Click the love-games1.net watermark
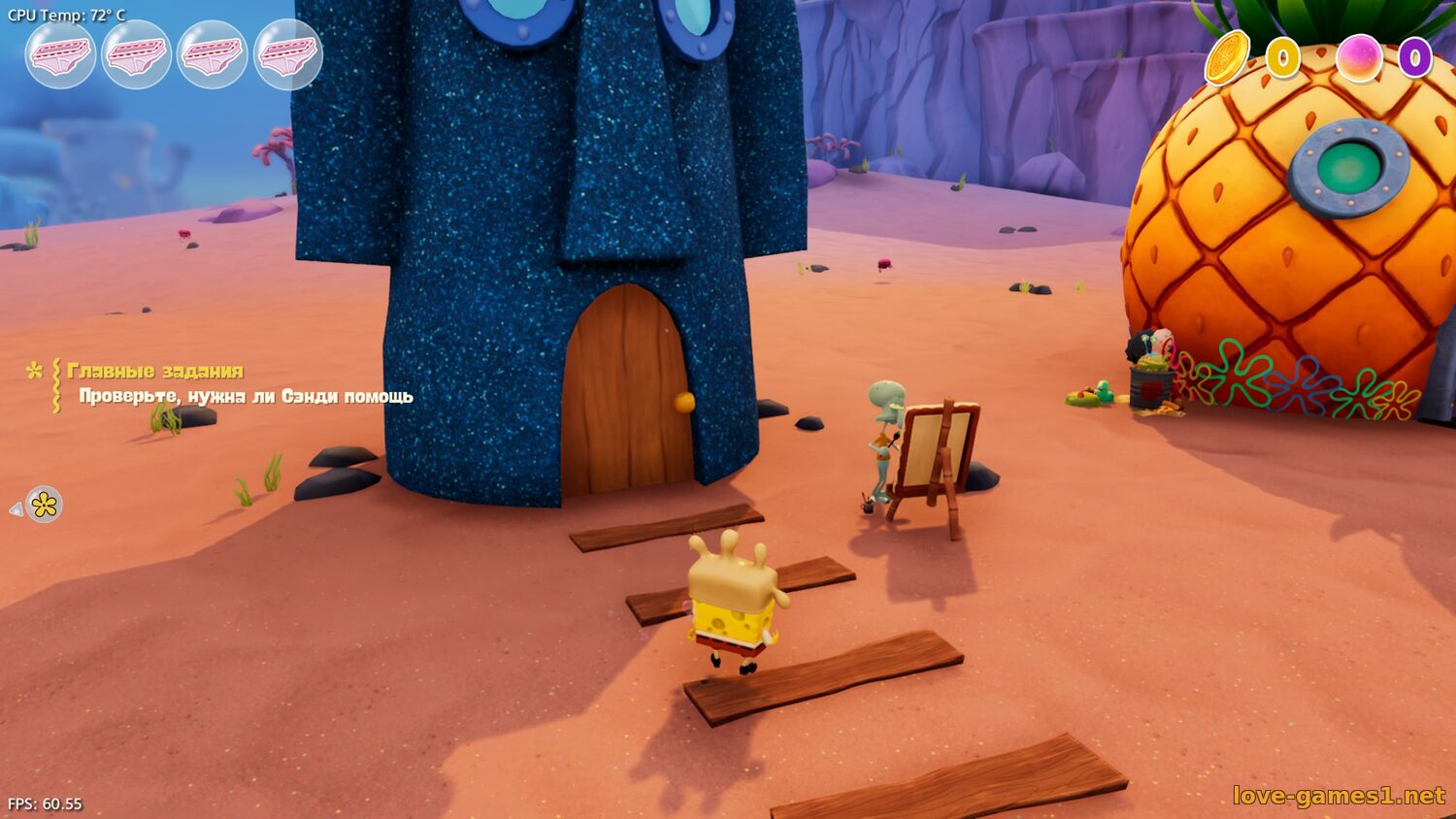The width and height of the screenshot is (1456, 819). click(1339, 796)
